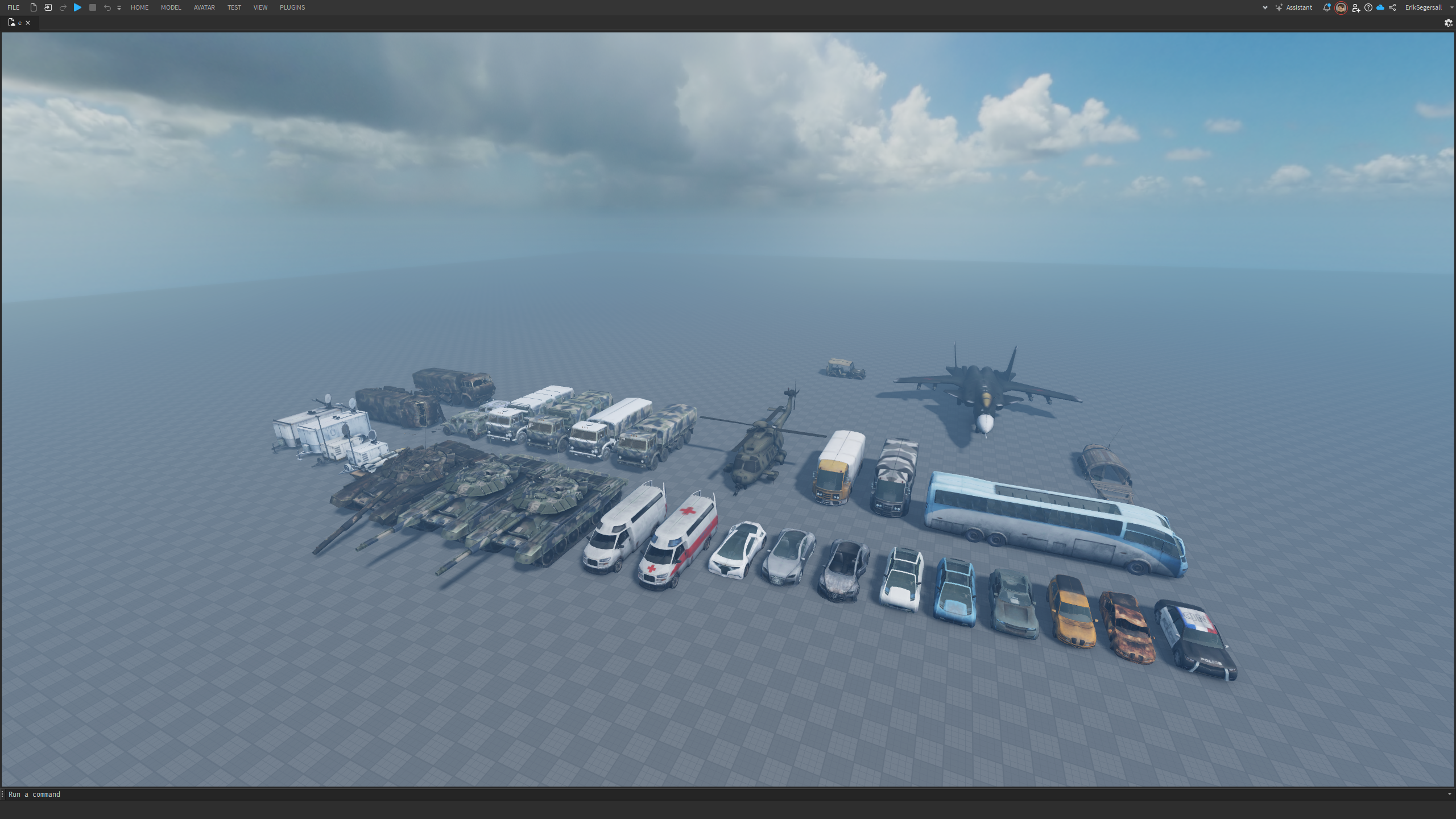
Task: Click the cloud sync icon
Action: (x=1380, y=7)
